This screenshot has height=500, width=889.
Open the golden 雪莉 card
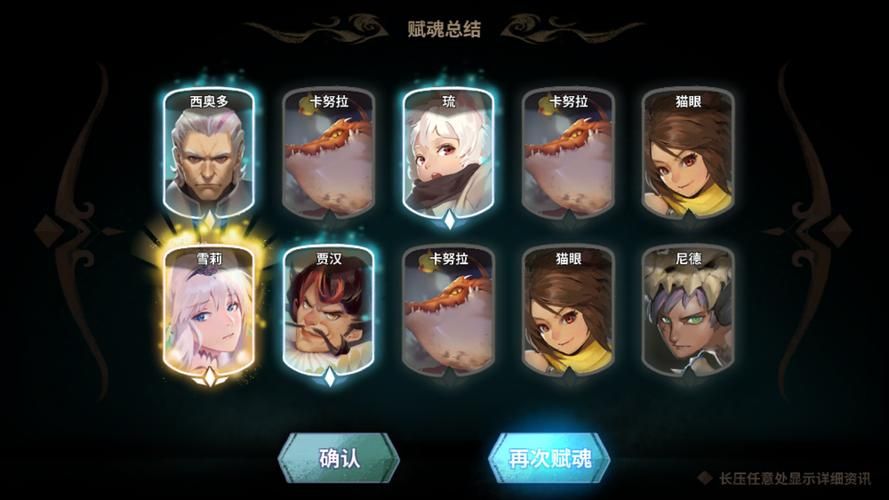pos(208,311)
